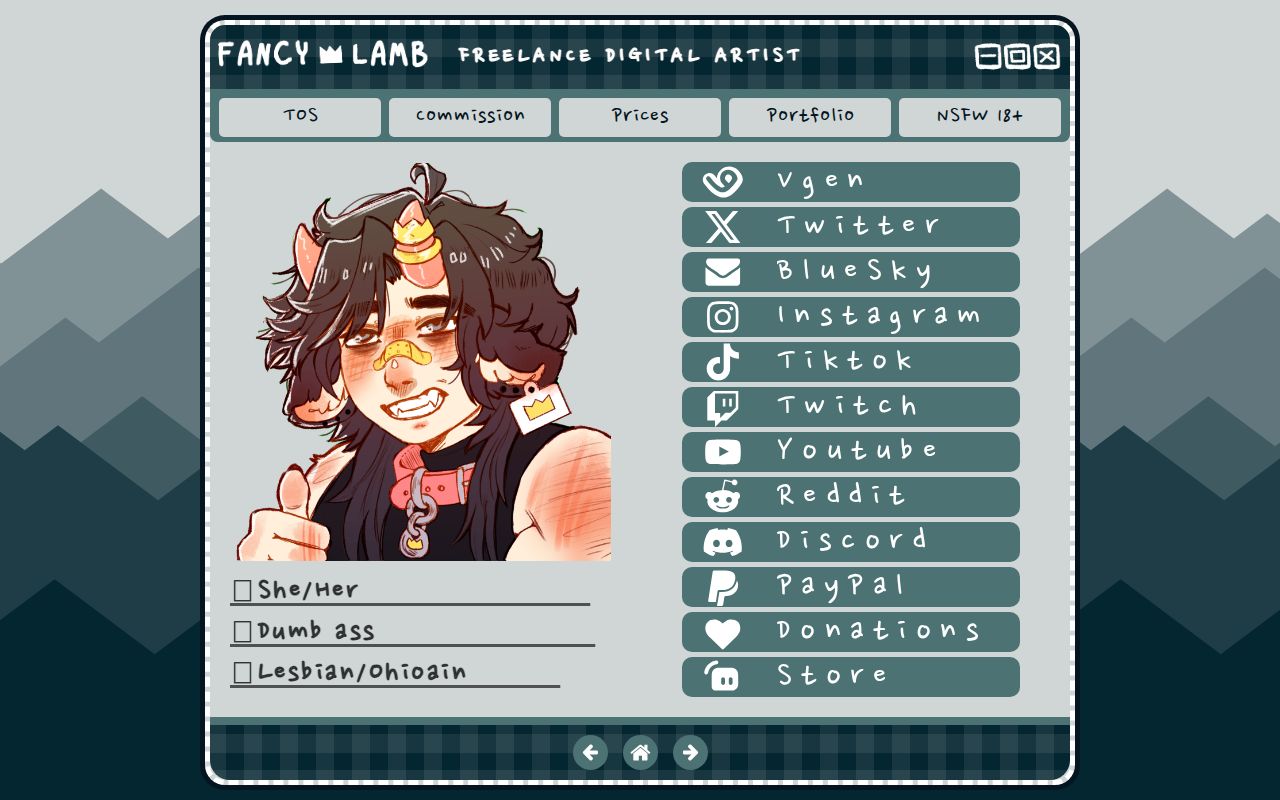Open BlueSky via the envelope icon
The height and width of the screenshot is (800, 1280).
723,271
